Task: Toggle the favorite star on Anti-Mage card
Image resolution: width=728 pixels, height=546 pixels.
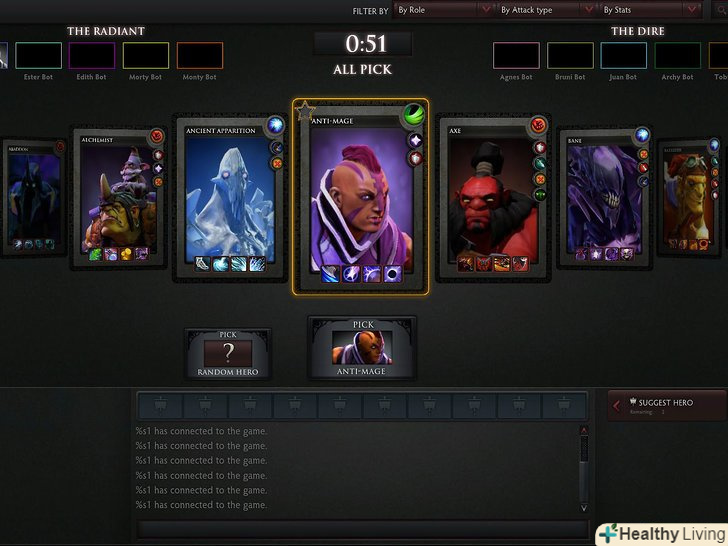Action: tap(304, 110)
